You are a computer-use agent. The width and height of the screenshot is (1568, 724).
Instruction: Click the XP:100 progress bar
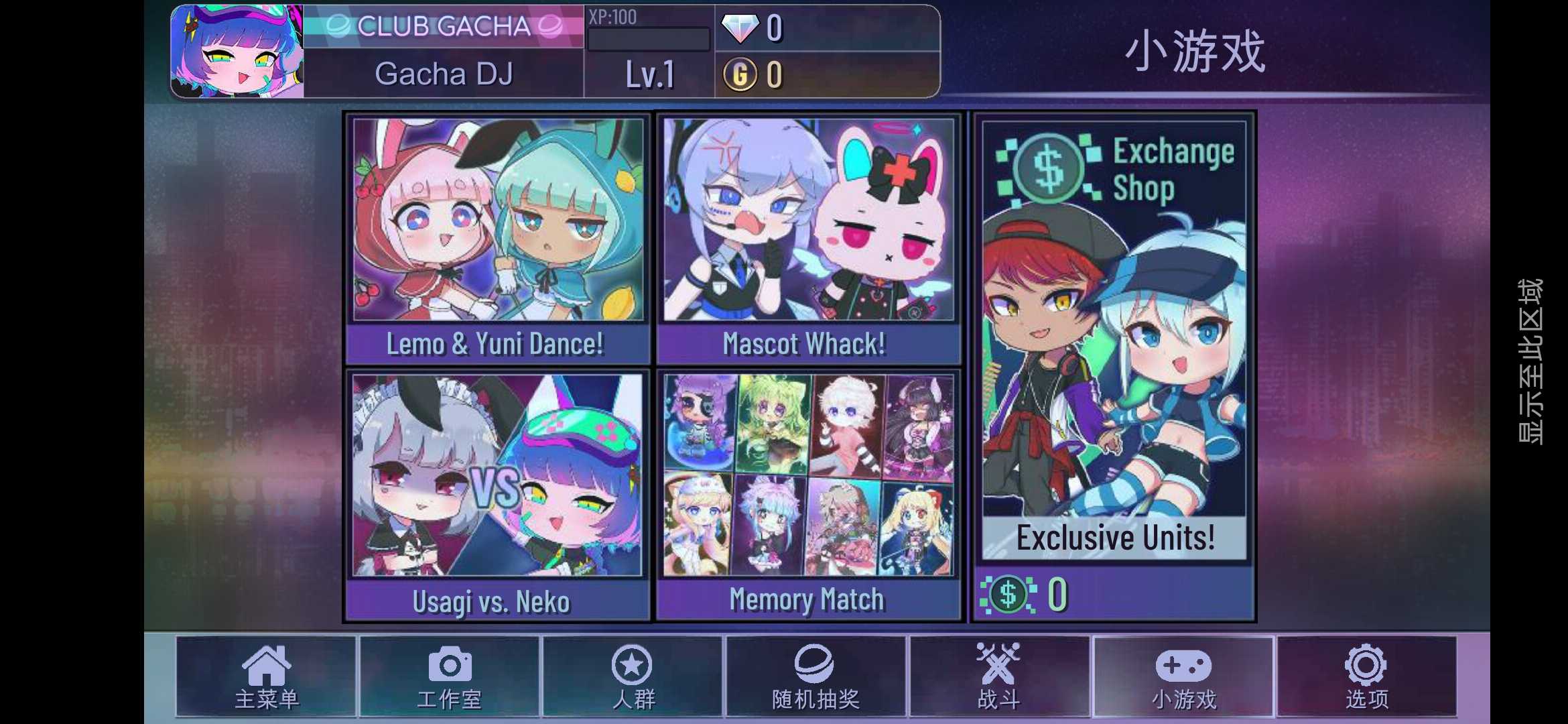tap(647, 39)
